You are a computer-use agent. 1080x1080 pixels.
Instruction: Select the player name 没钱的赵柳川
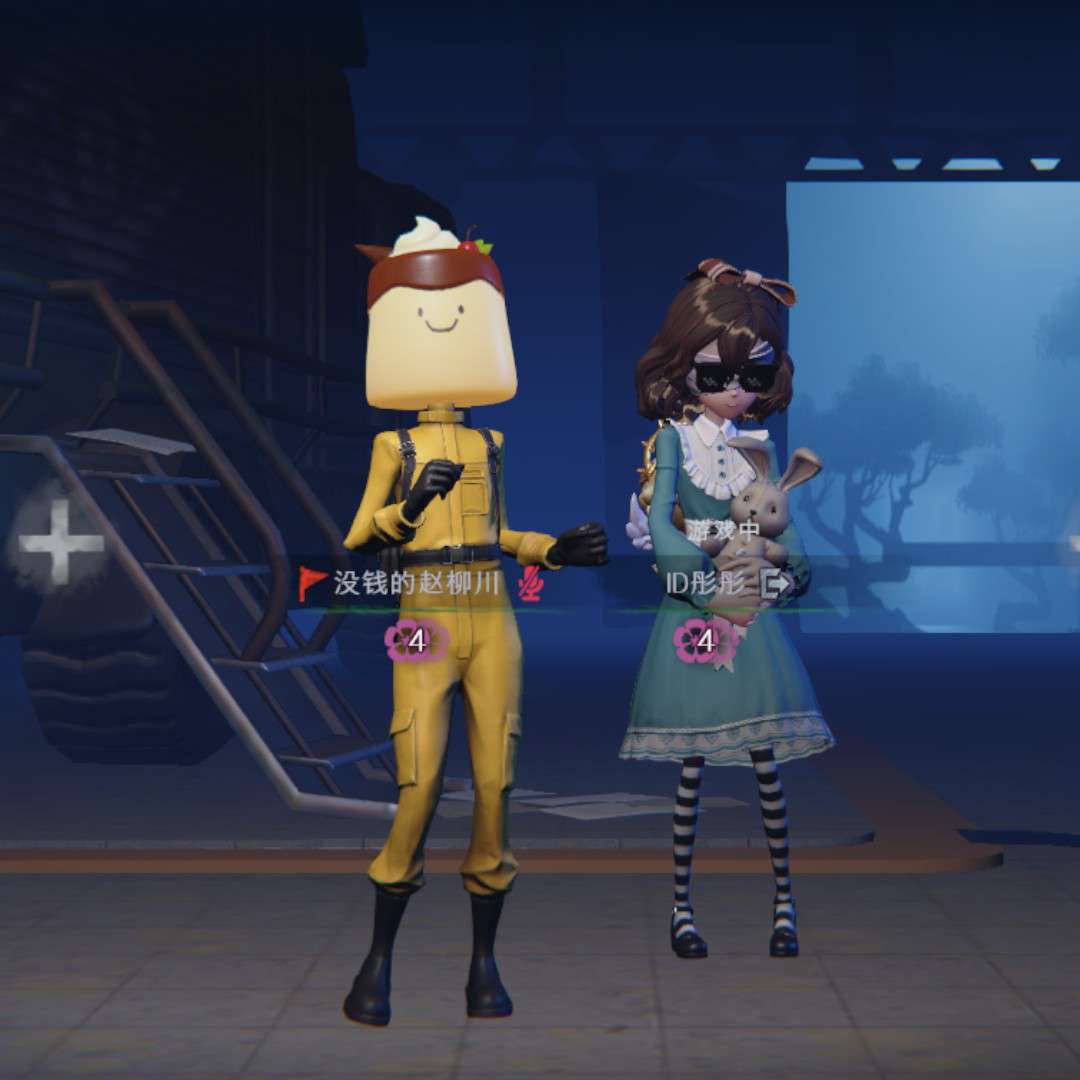(x=415, y=584)
